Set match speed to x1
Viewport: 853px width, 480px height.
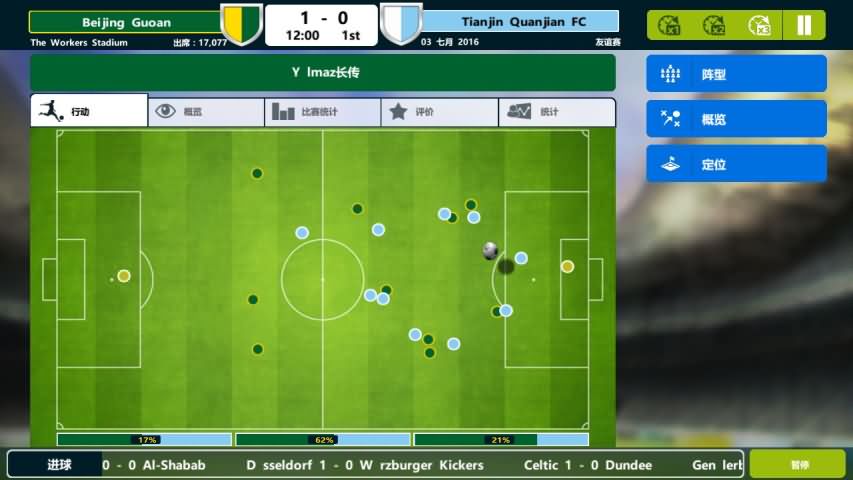click(x=672, y=25)
